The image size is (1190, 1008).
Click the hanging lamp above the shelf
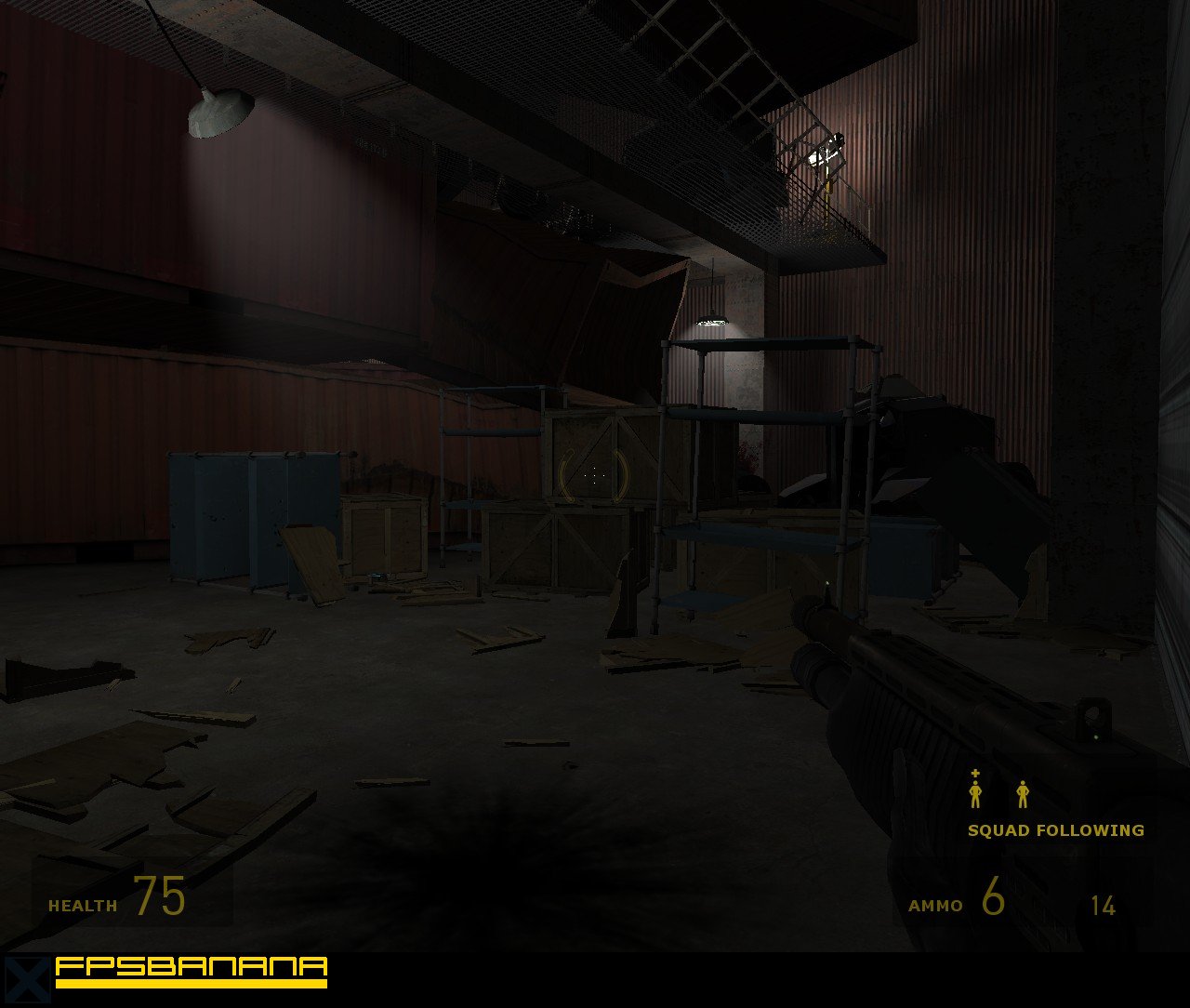(711, 321)
